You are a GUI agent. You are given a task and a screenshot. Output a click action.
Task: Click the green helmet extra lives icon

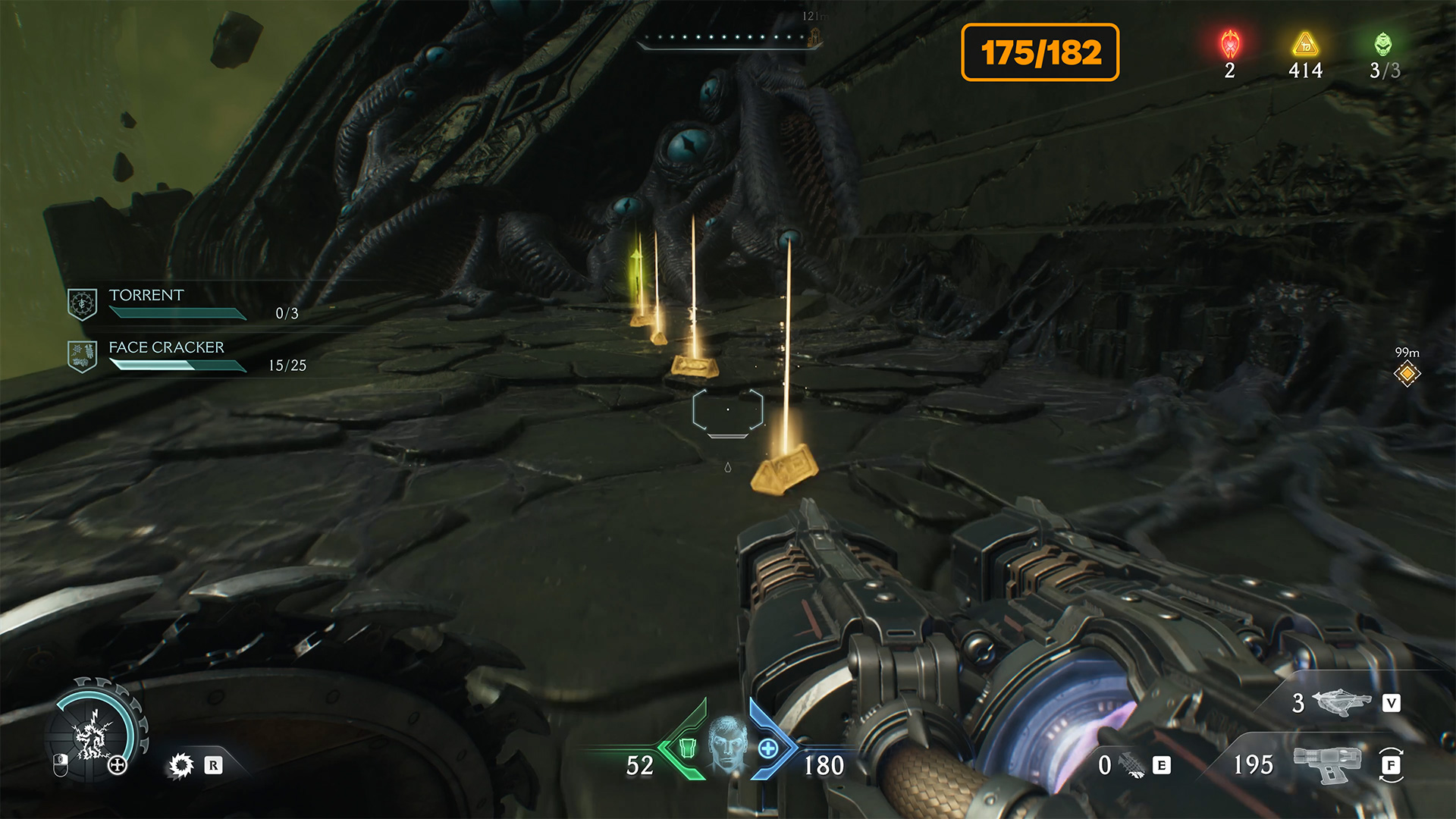click(1383, 44)
